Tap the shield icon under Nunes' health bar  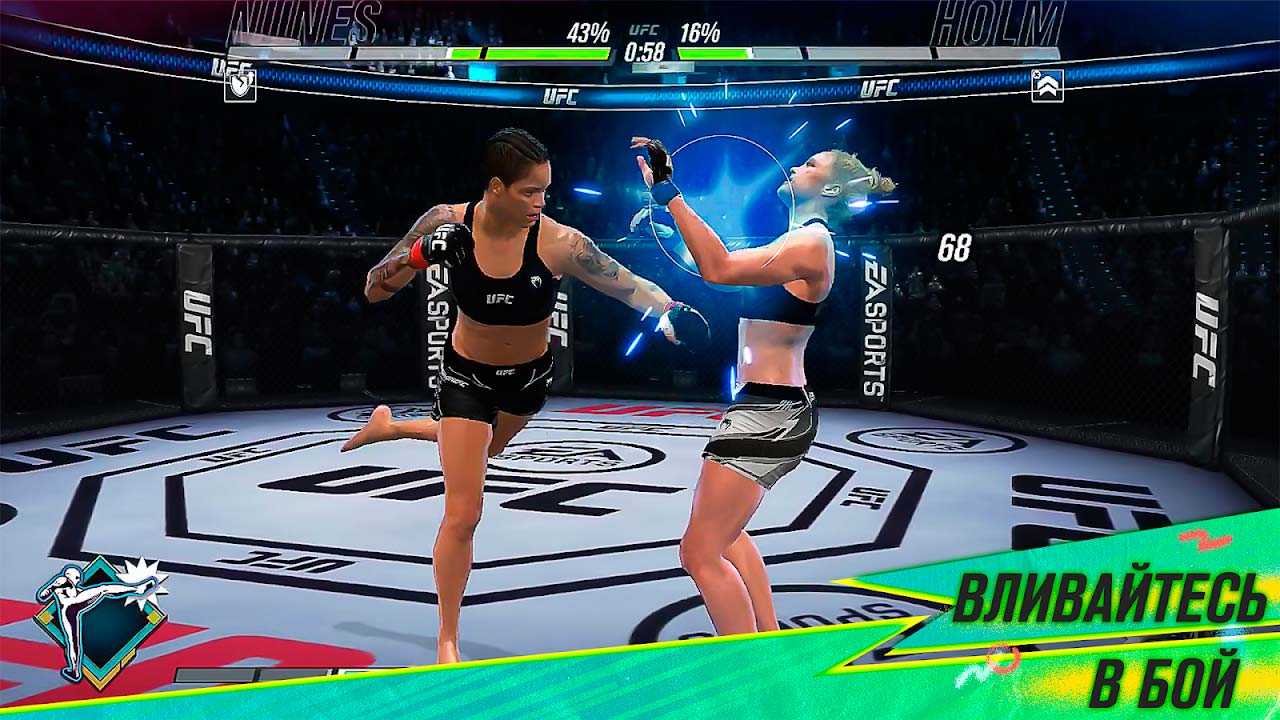(240, 86)
